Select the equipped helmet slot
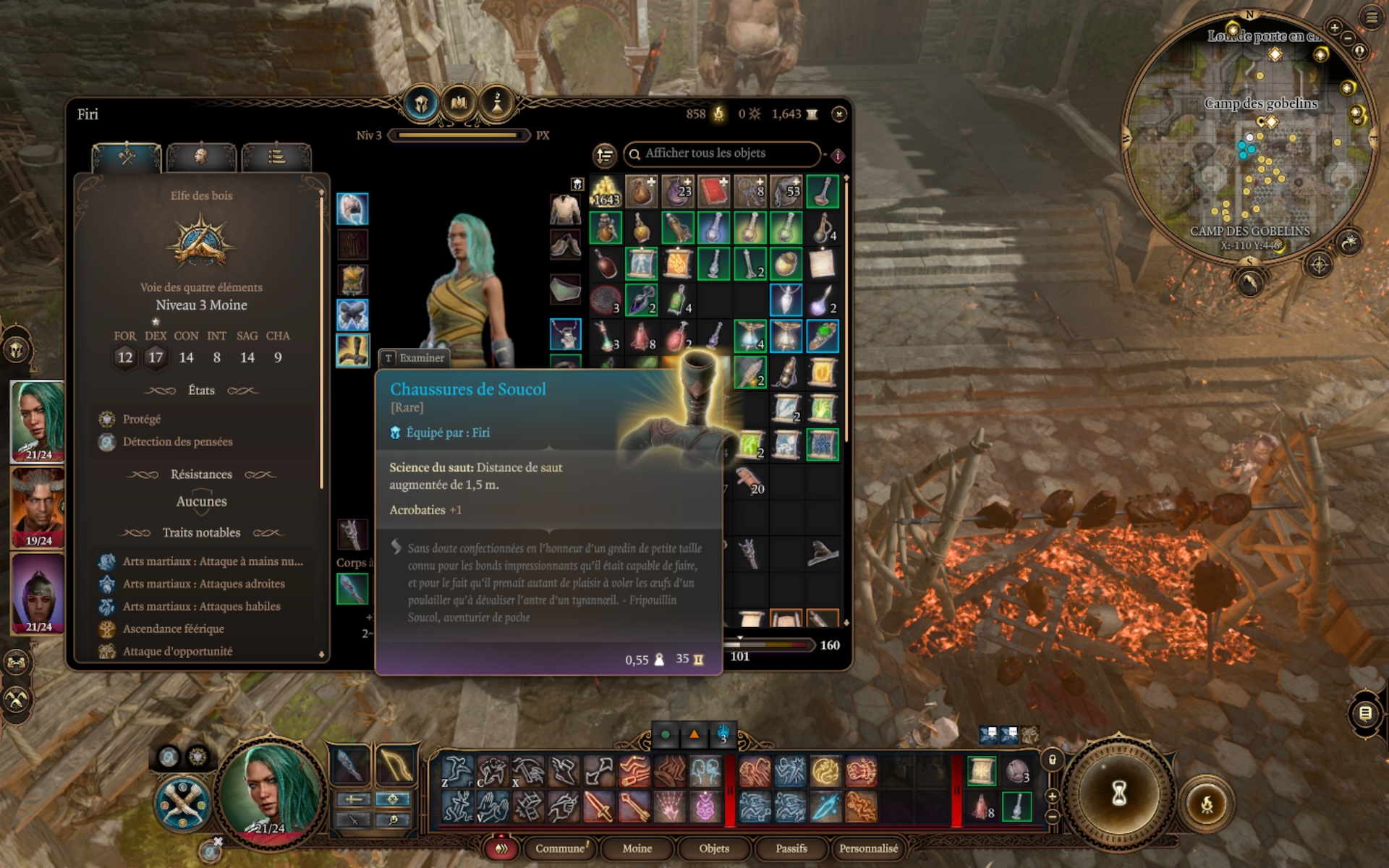The height and width of the screenshot is (868, 1389). [352, 209]
